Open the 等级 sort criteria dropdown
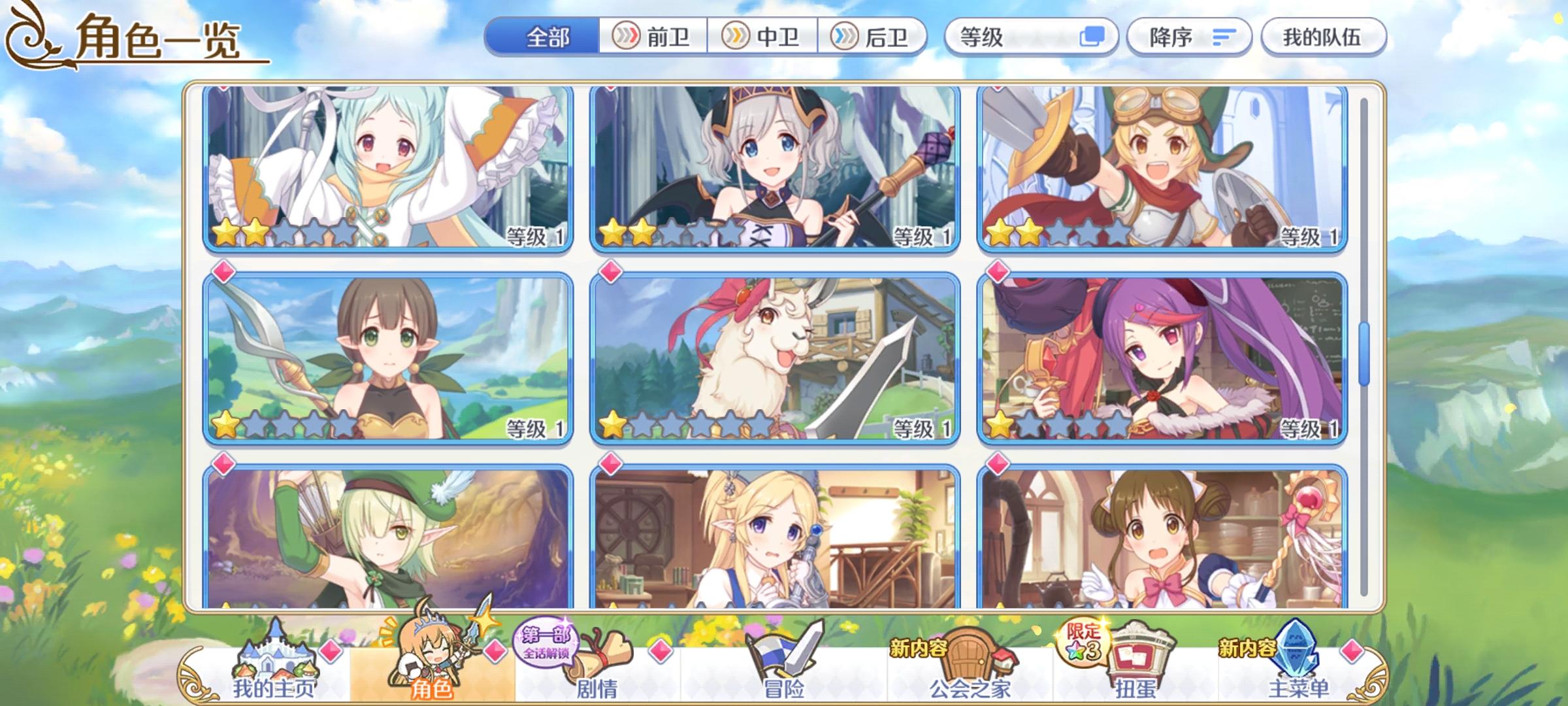The height and width of the screenshot is (706, 1568). 980,38
